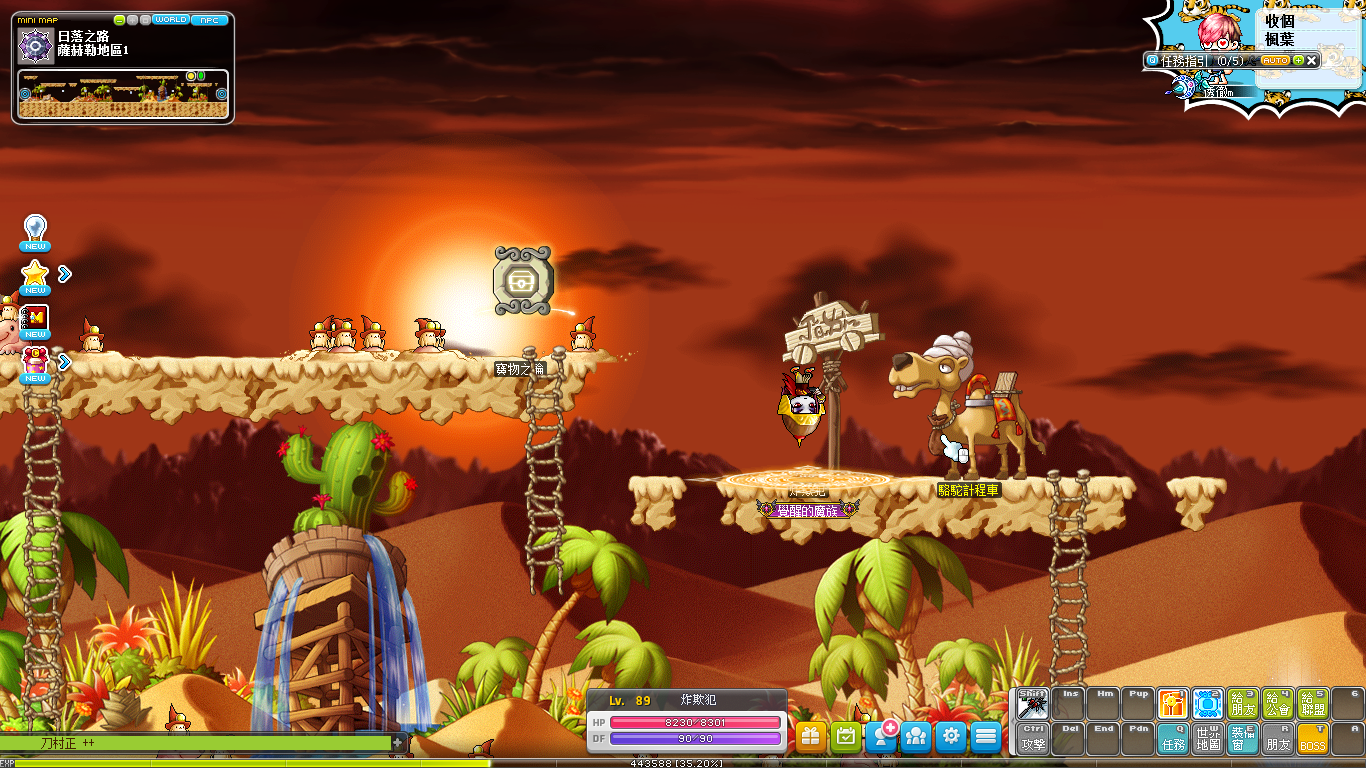Image resolution: width=1366 pixels, height=768 pixels.
Task: Open the yellow star event icon
Action: pos(35,274)
